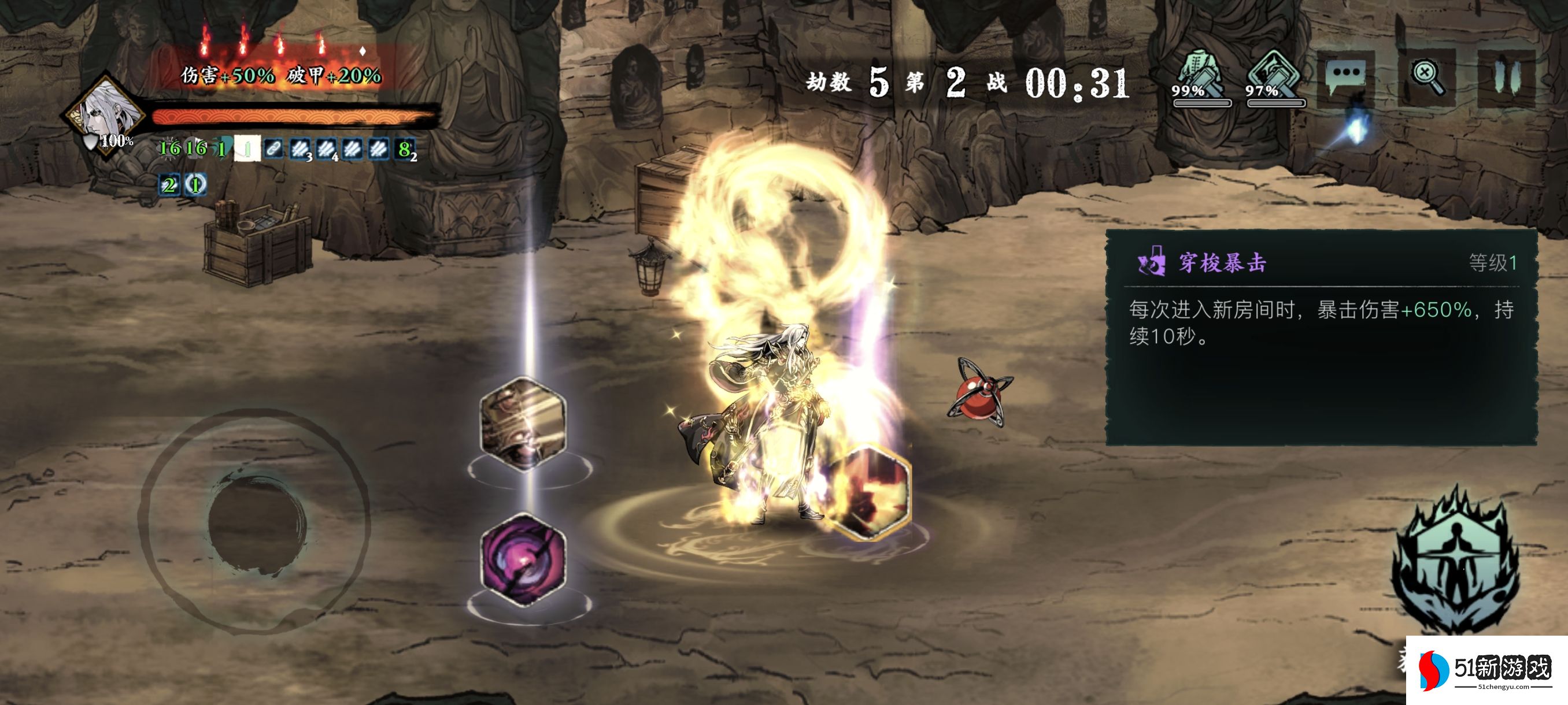This screenshot has width=1568, height=705.
Task: Open the chat speech bubble
Action: point(1346,79)
